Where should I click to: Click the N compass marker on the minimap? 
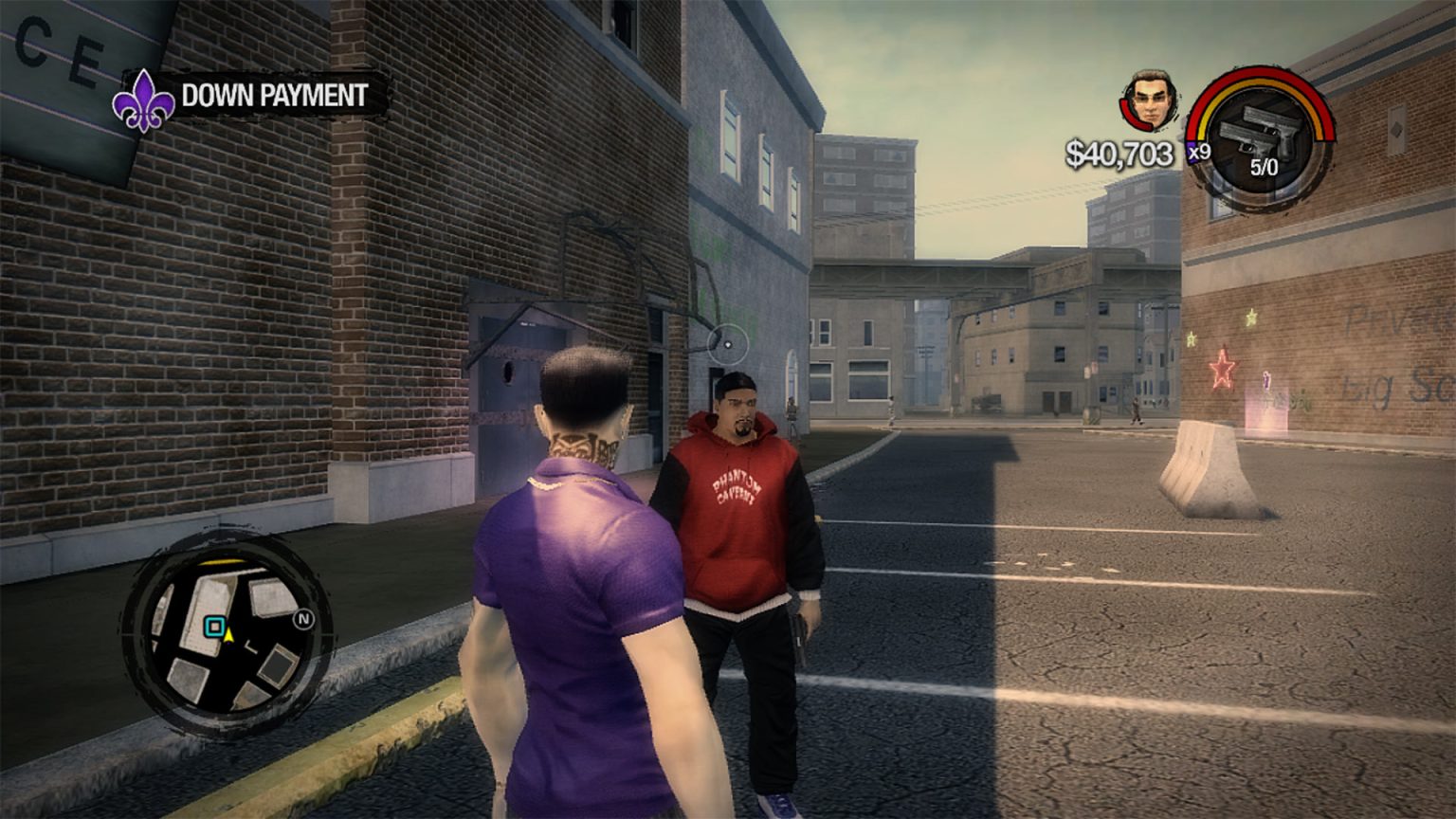(x=301, y=619)
